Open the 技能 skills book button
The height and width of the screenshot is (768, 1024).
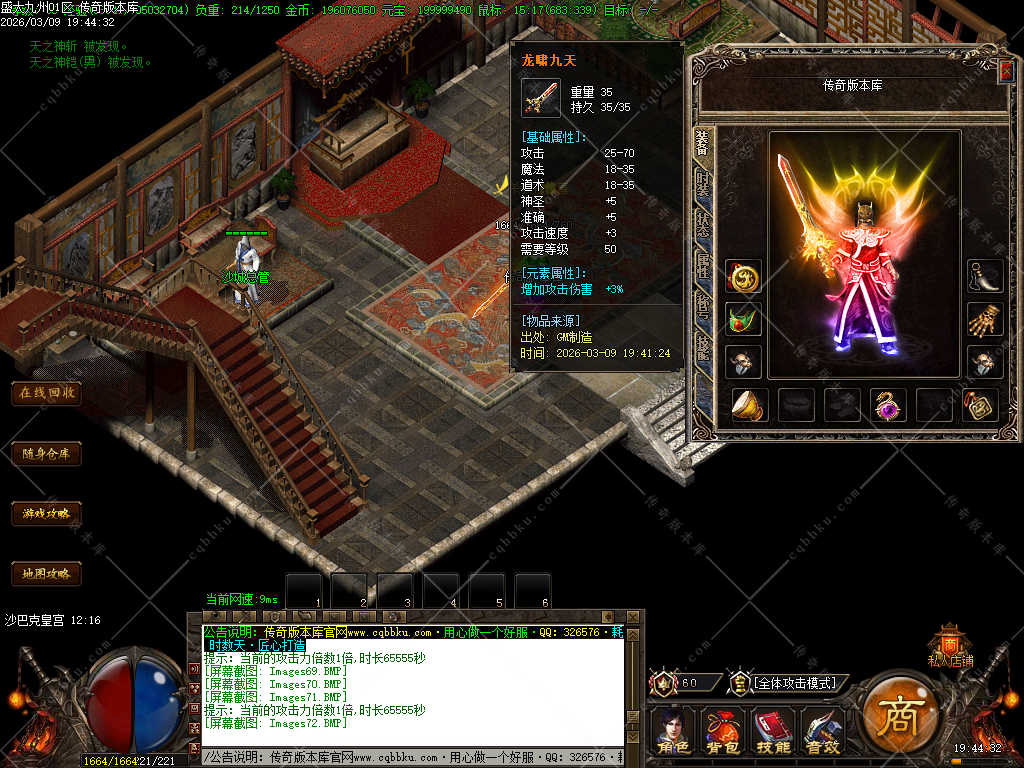[x=772, y=731]
